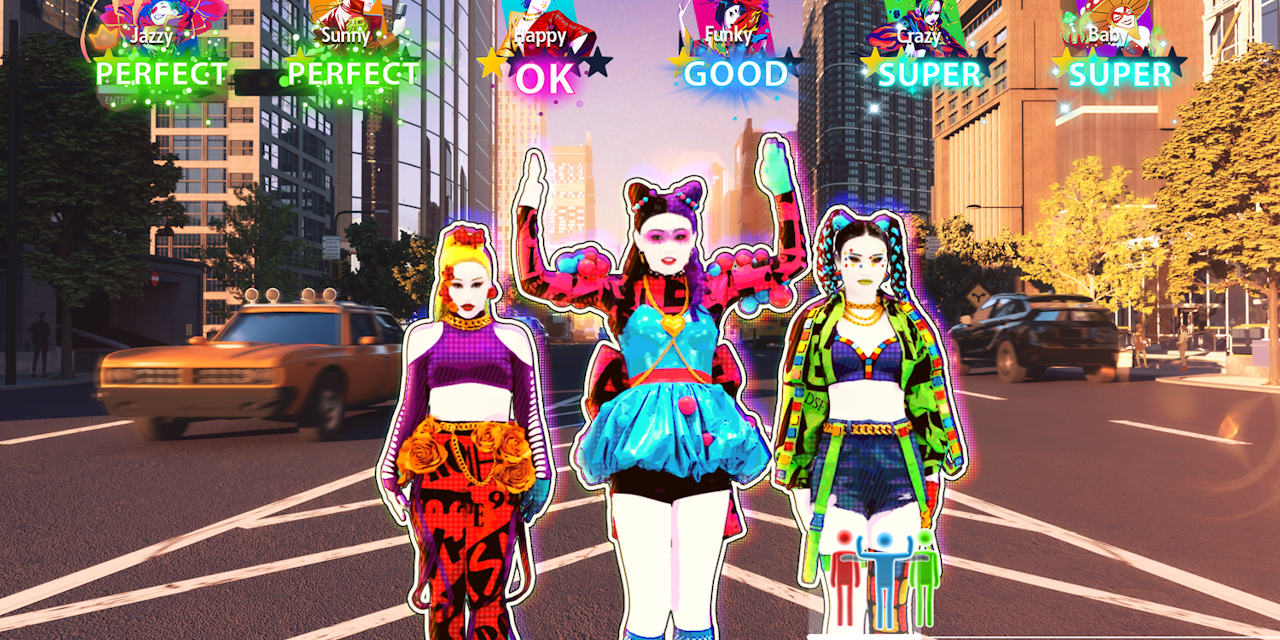Choose the Funky player avatar
This screenshot has width=1280, height=640.
click(729, 18)
